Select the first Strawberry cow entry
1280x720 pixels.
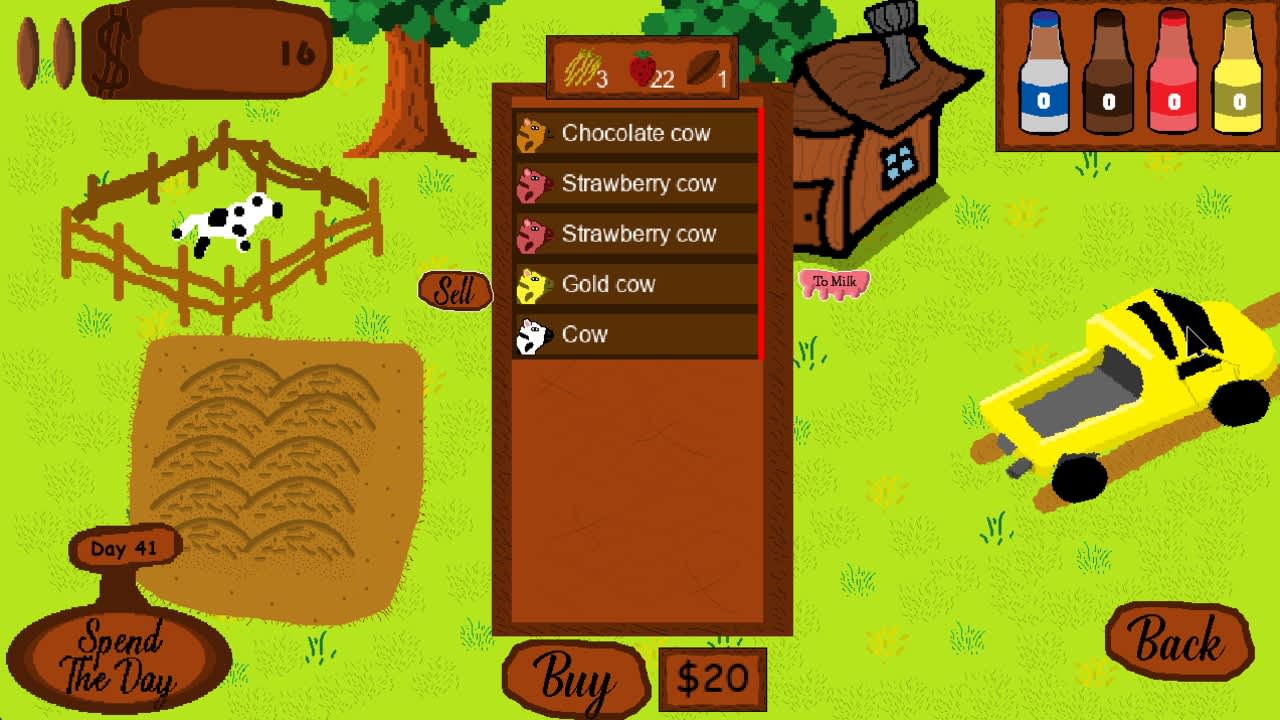click(637, 184)
